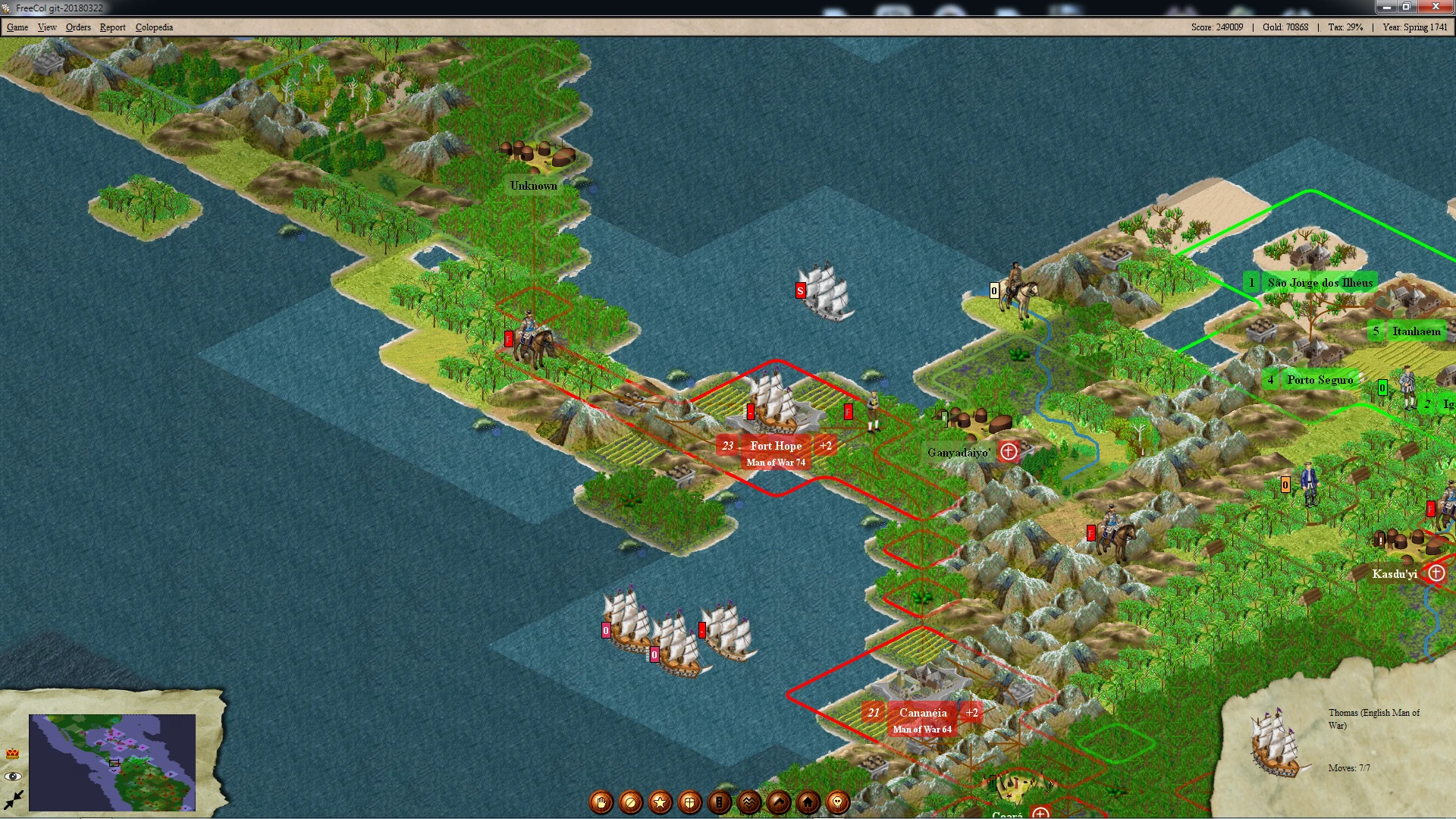Viewport: 1456px width, 819px height.
Task: Expand the Report menu
Action: (x=112, y=27)
